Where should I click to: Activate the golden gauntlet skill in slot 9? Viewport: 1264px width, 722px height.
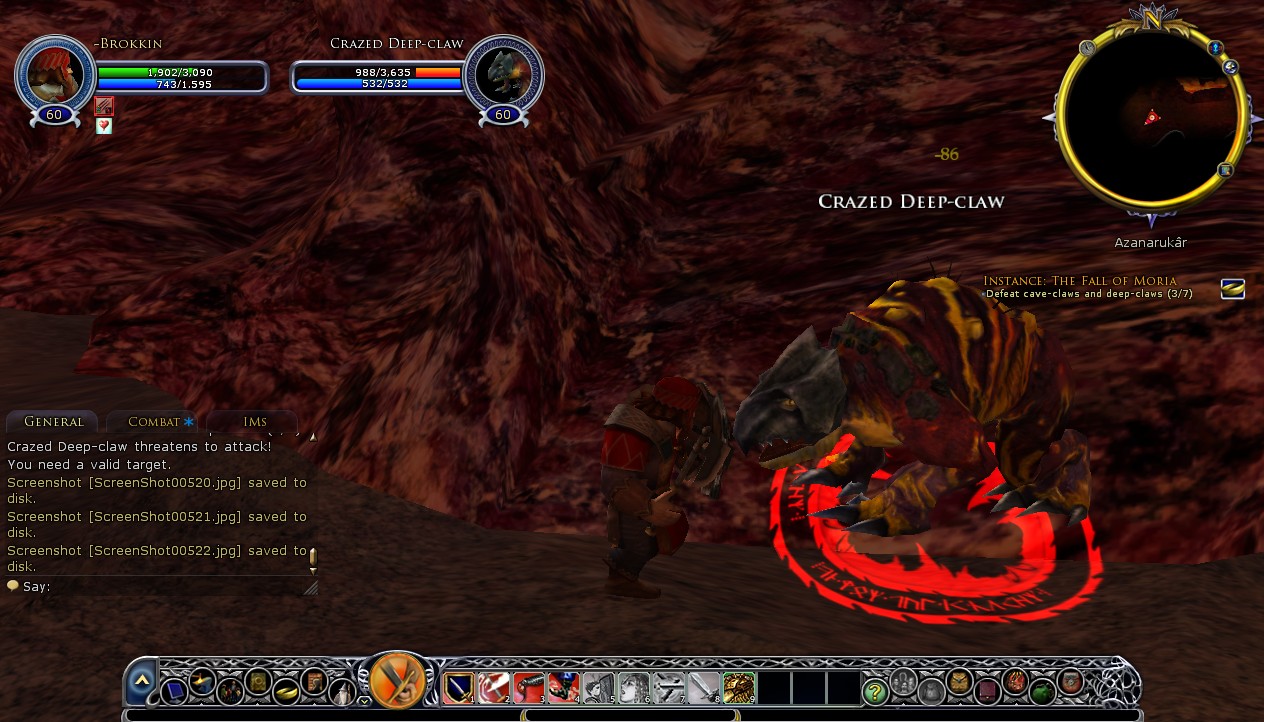(739, 688)
